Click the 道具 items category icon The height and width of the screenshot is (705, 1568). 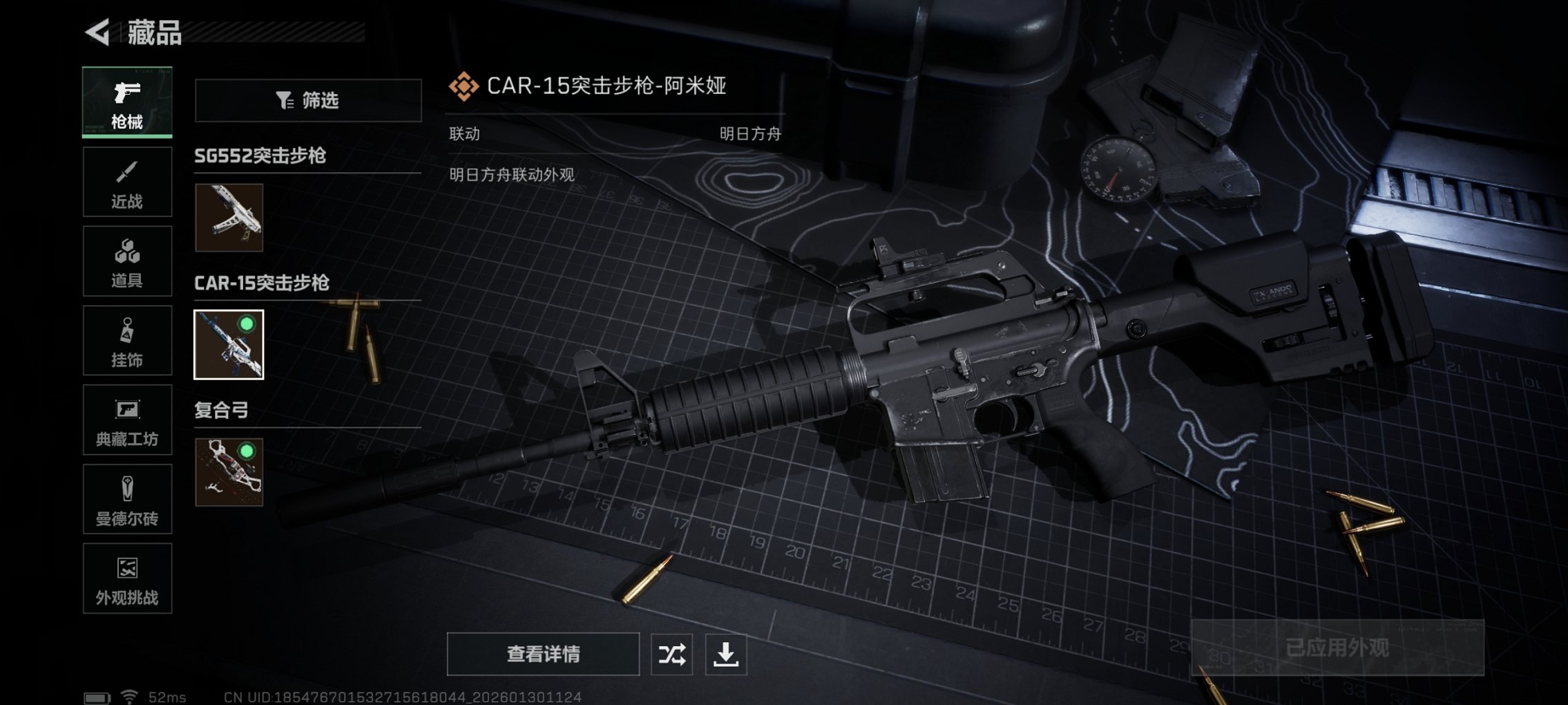click(127, 261)
